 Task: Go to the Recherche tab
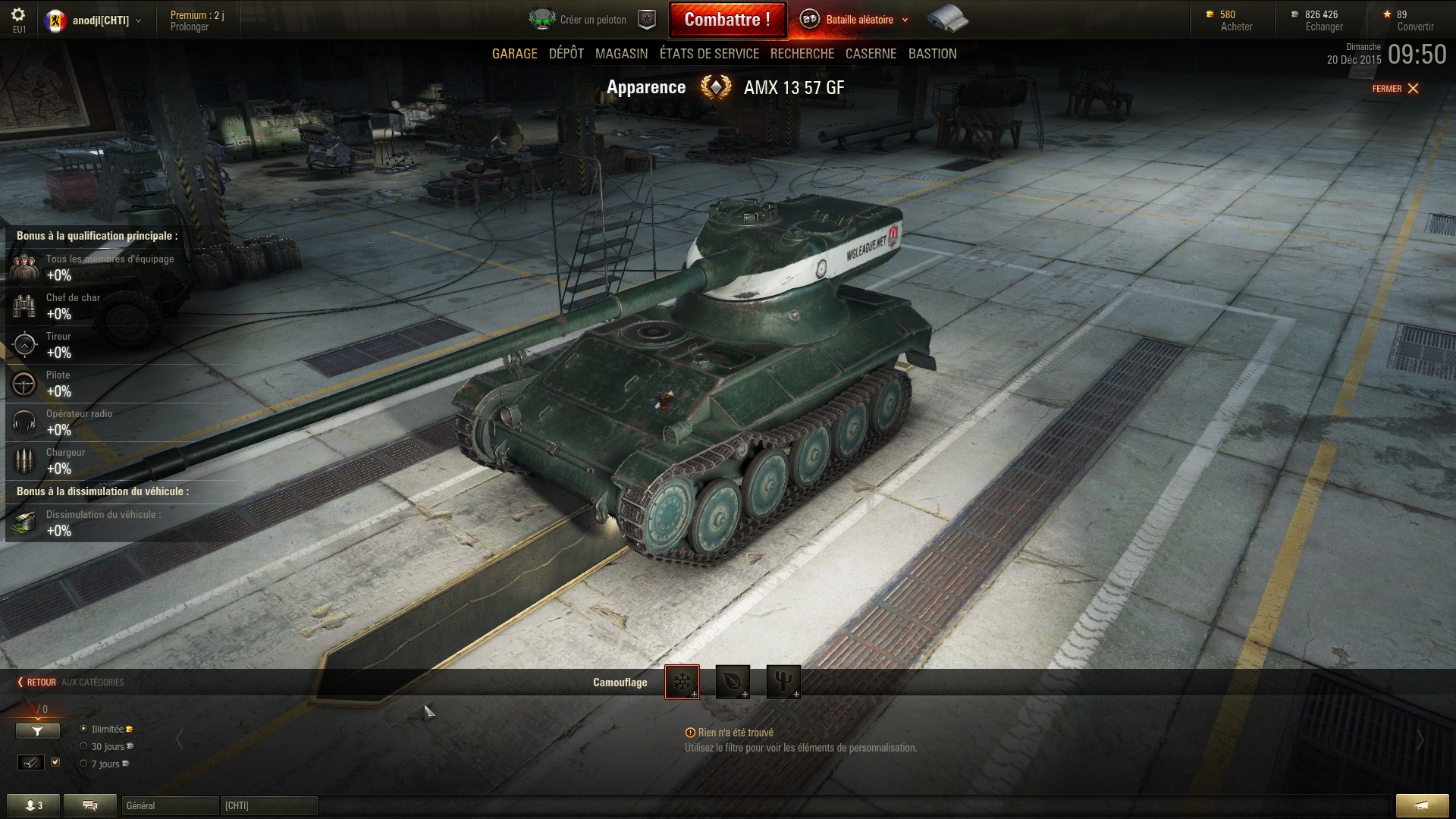[x=802, y=54]
